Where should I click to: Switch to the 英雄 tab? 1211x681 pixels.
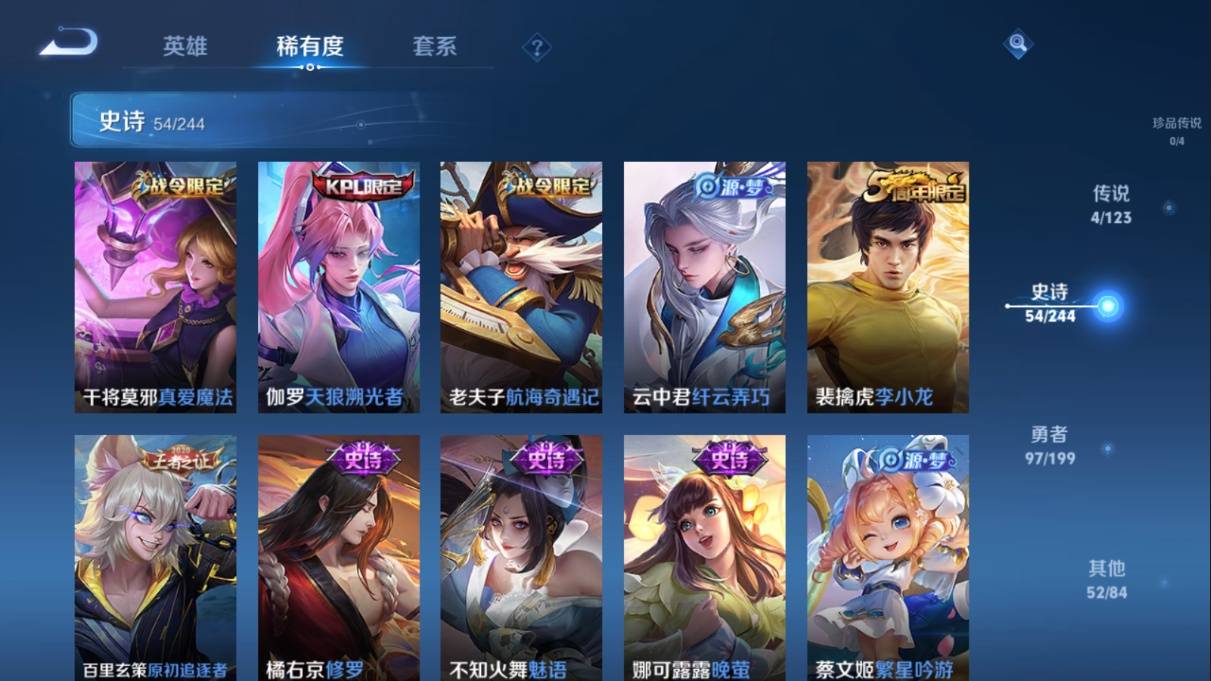pos(185,46)
